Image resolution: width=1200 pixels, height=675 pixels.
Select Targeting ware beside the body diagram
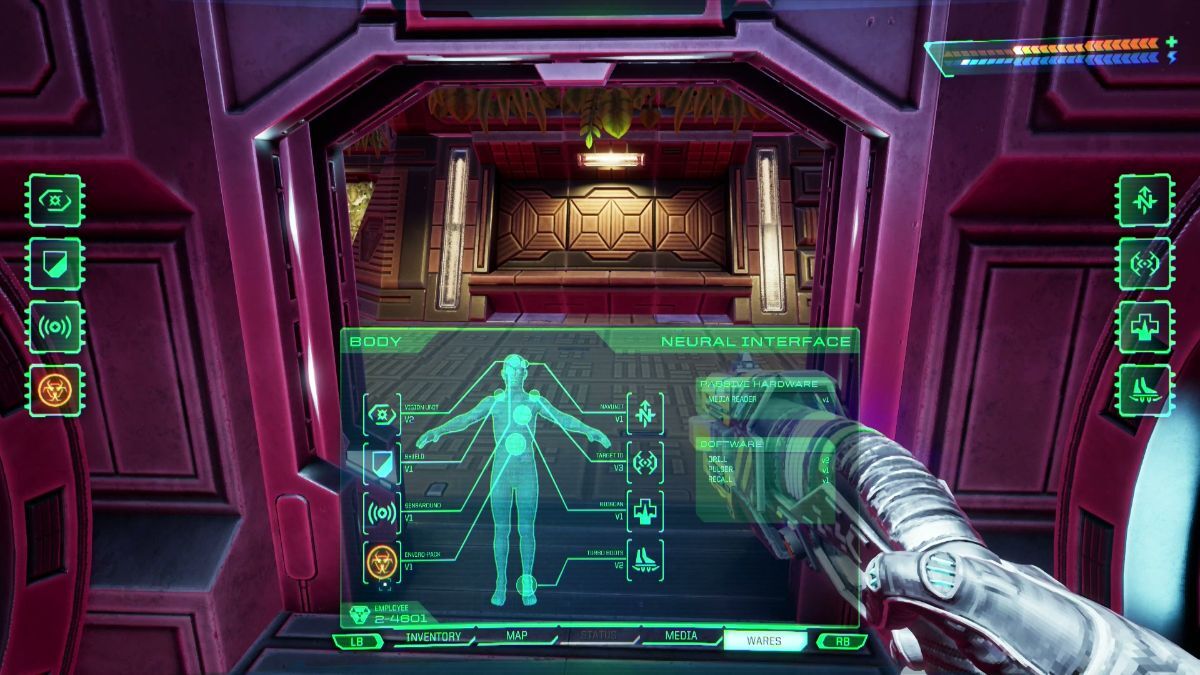click(645, 463)
